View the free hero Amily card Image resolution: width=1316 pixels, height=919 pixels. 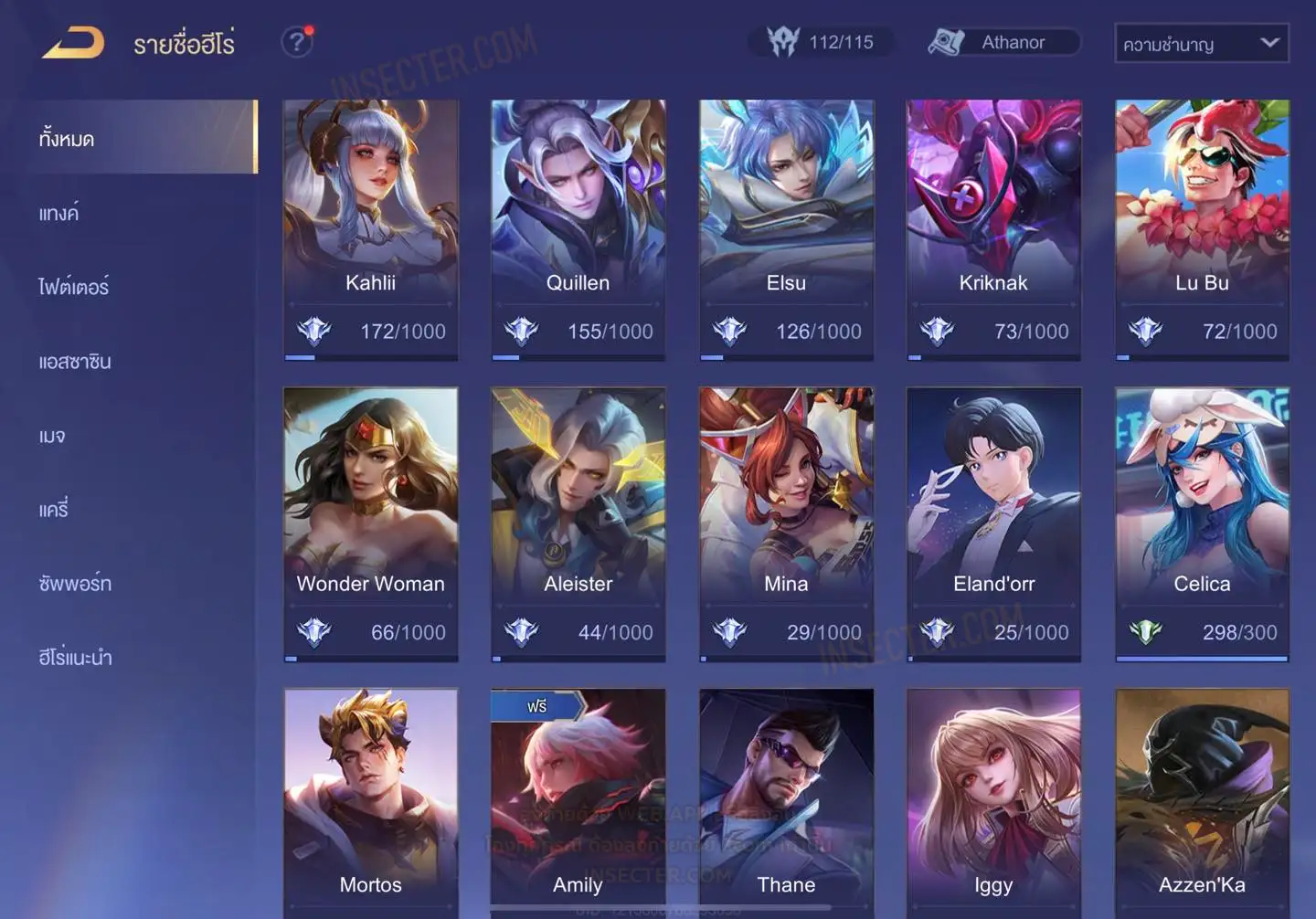coord(578,804)
